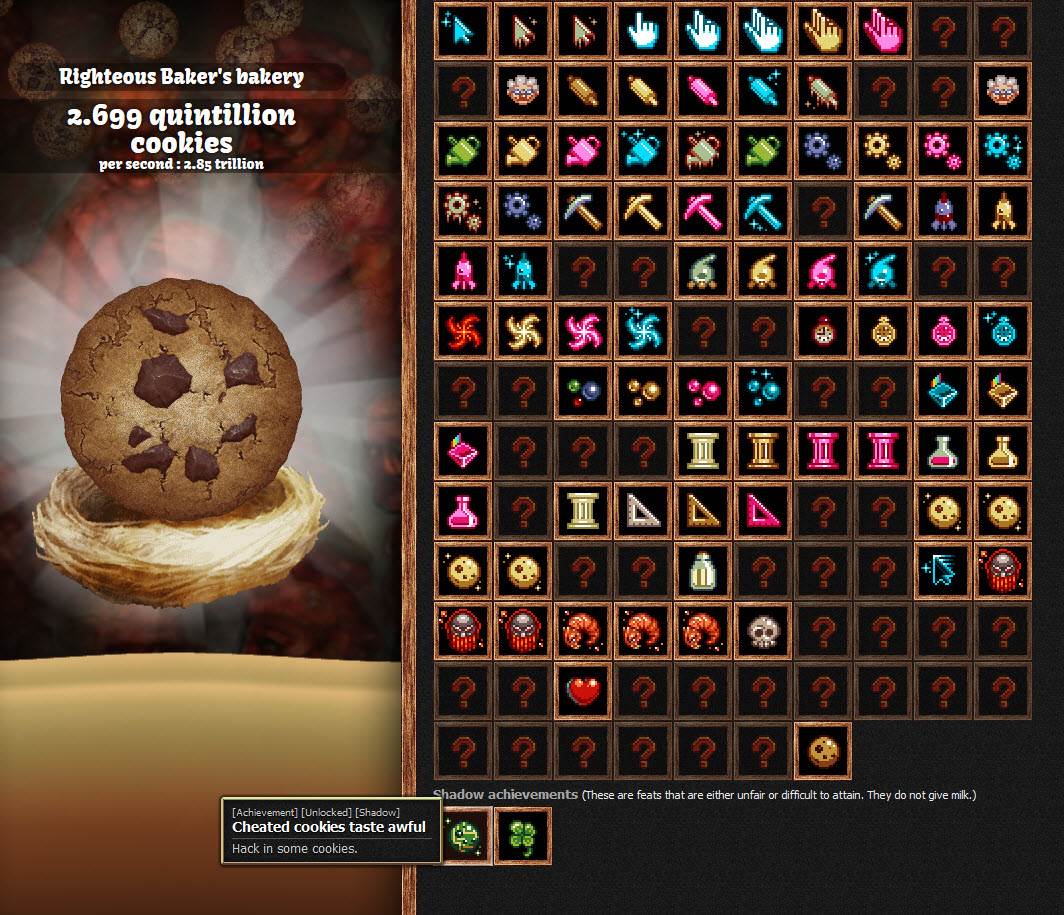Image resolution: width=1064 pixels, height=915 pixels.
Task: Click the red heart achievement icon
Action: pos(583,692)
